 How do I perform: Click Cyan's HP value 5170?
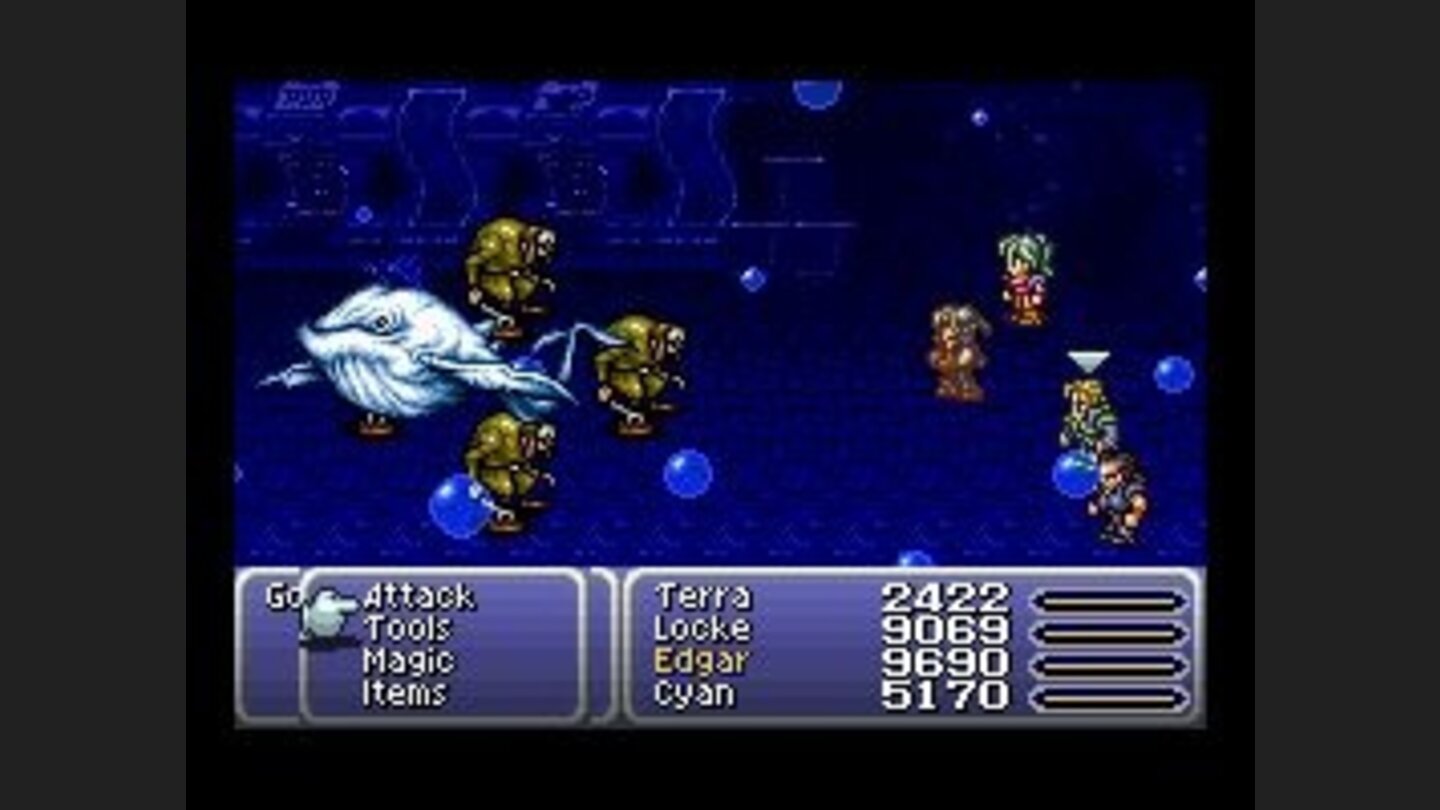tap(945, 692)
